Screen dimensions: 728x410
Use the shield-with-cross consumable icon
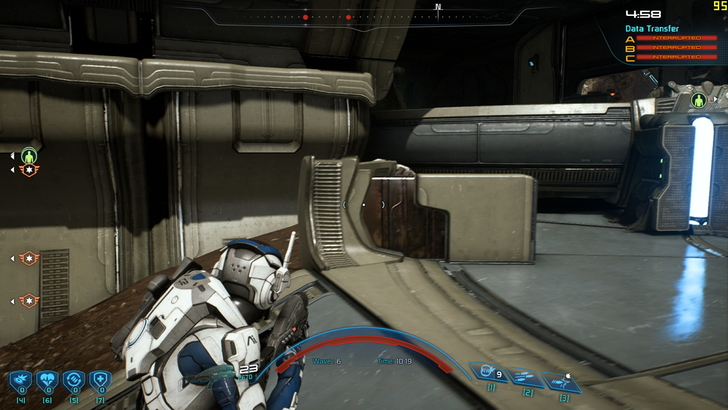(98, 381)
